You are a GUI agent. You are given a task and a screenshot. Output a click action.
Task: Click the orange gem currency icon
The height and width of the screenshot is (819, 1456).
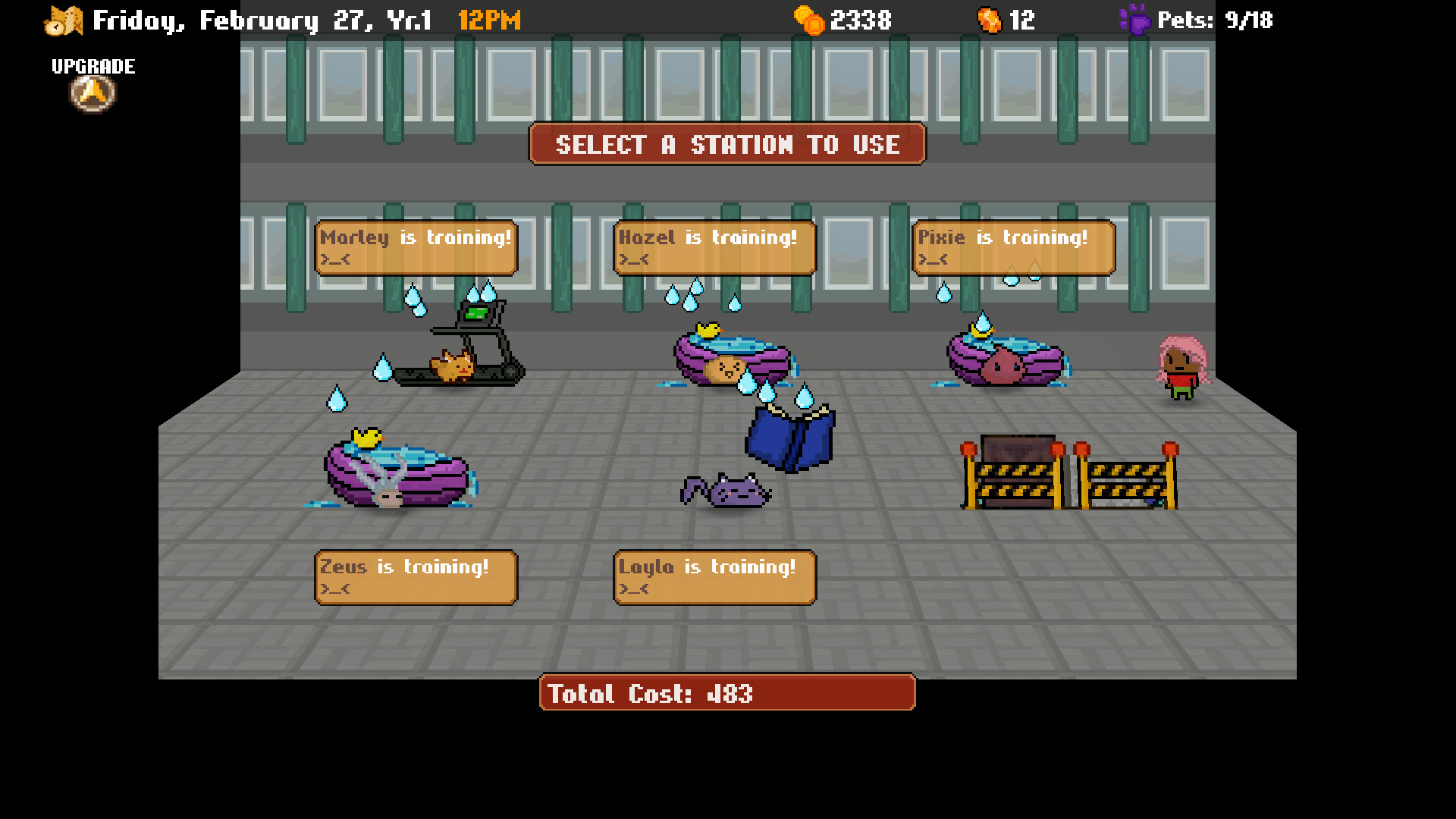[988, 19]
